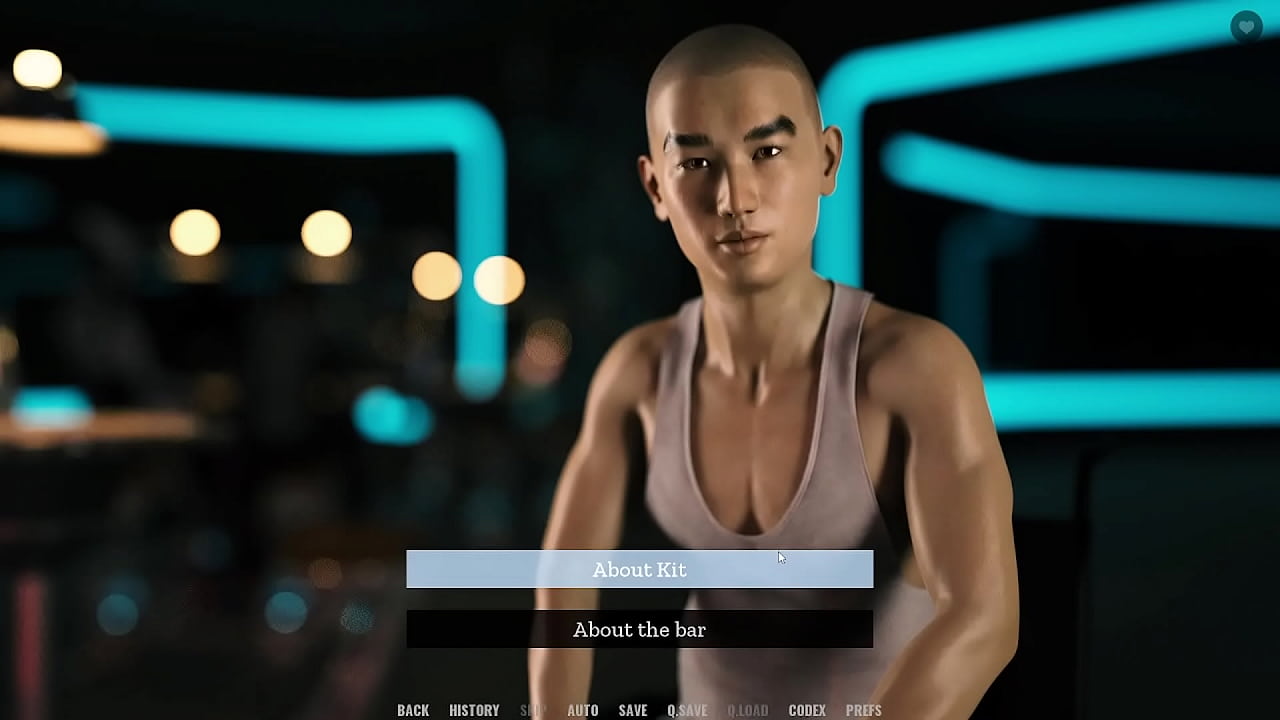Click the heart icon in the corner
This screenshot has height=720, width=1280.
tap(1246, 27)
